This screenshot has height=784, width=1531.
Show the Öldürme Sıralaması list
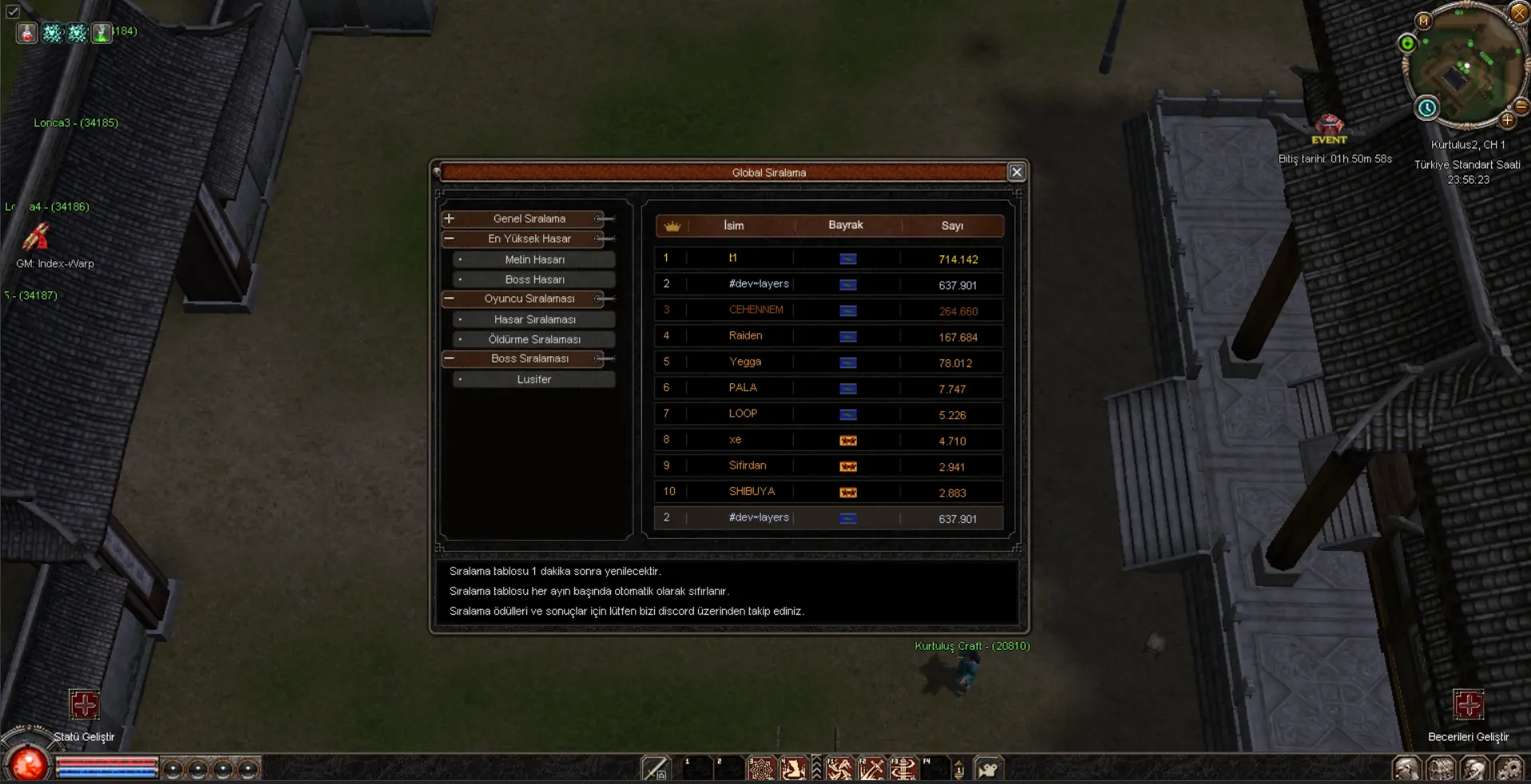coord(534,339)
